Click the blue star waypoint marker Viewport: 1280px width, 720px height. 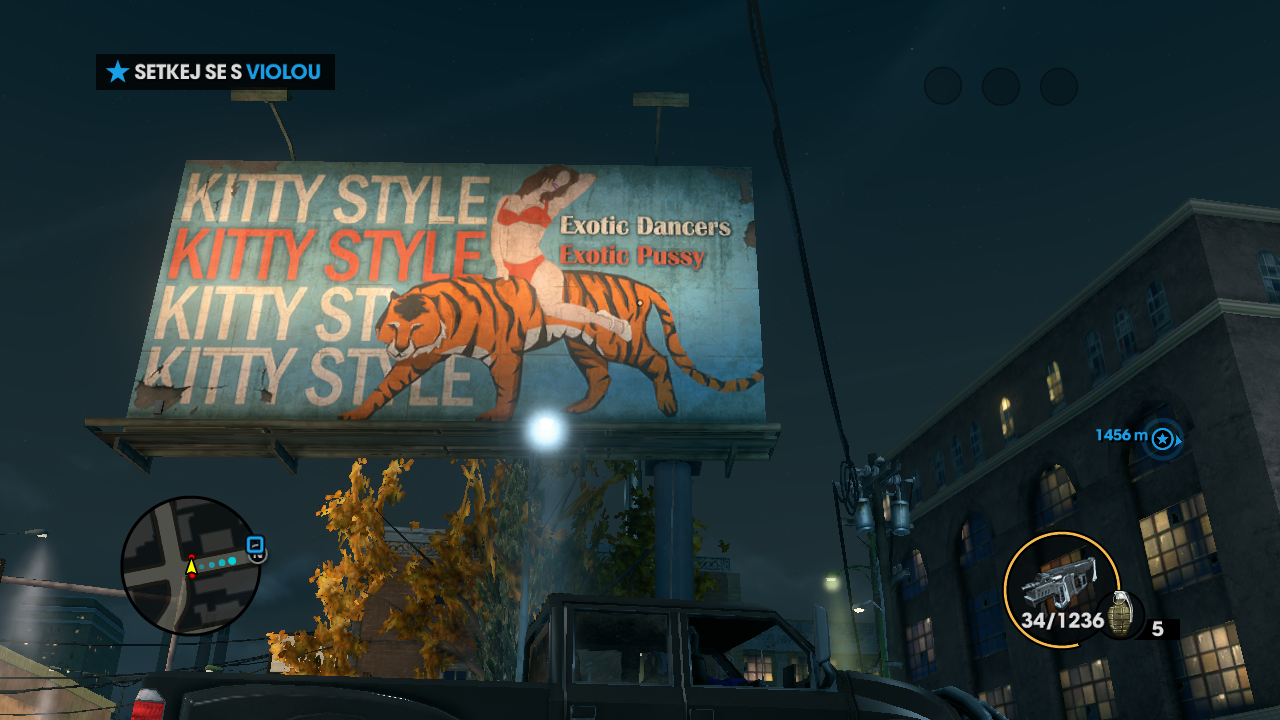coord(1162,438)
